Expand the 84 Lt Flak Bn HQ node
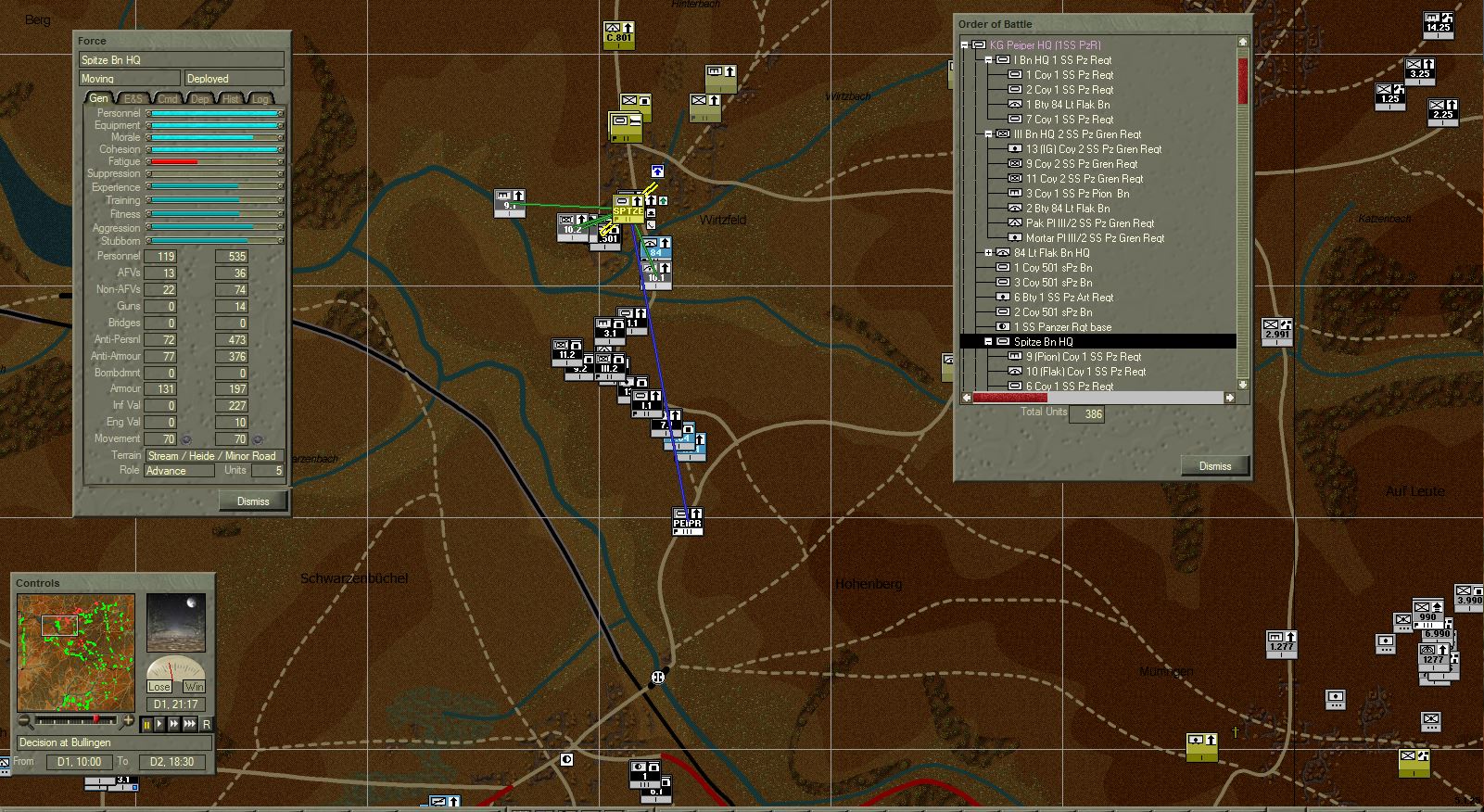The image size is (1484, 812). click(989, 252)
